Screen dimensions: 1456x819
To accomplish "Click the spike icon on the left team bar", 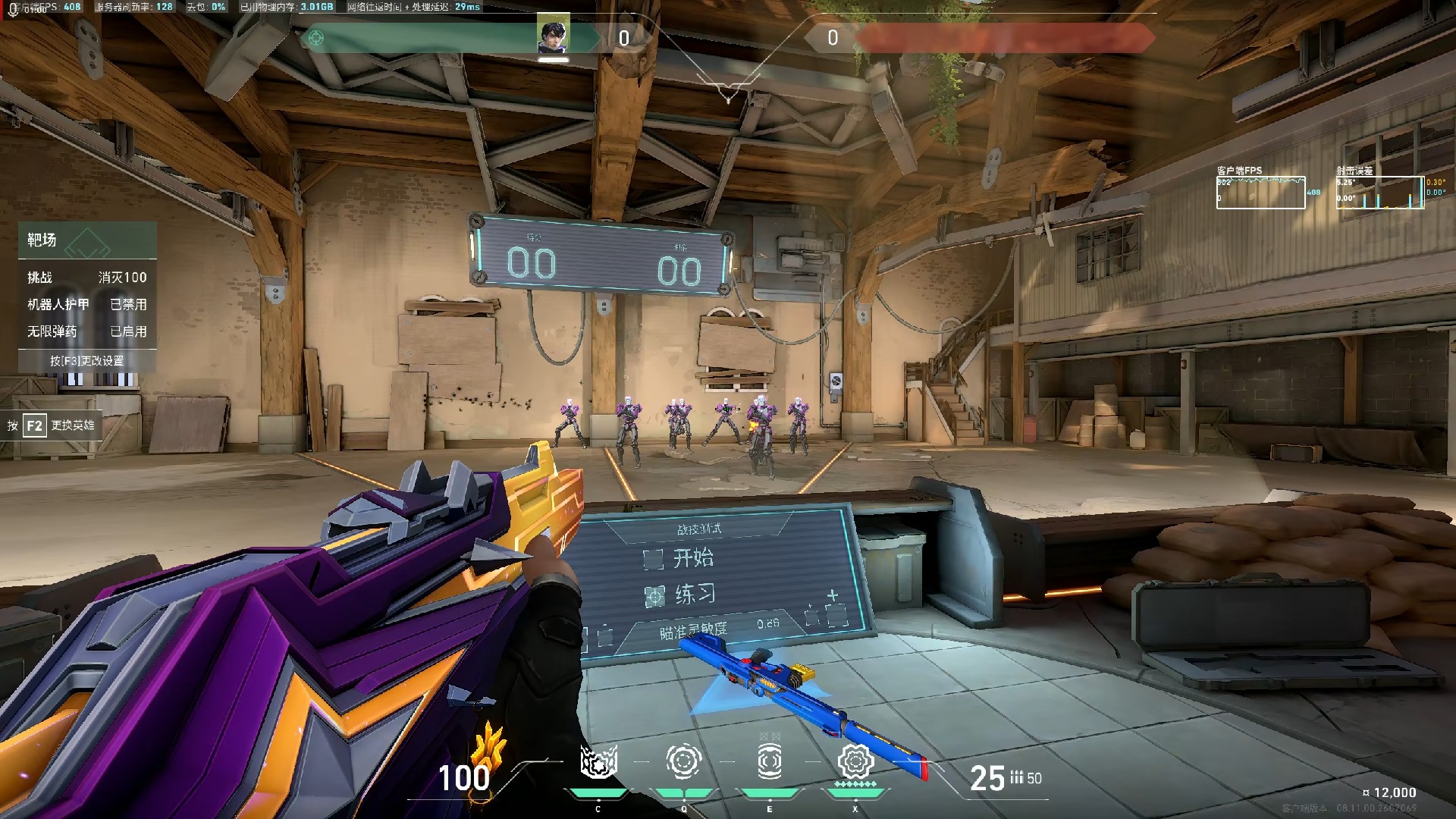I will pyautogui.click(x=316, y=38).
